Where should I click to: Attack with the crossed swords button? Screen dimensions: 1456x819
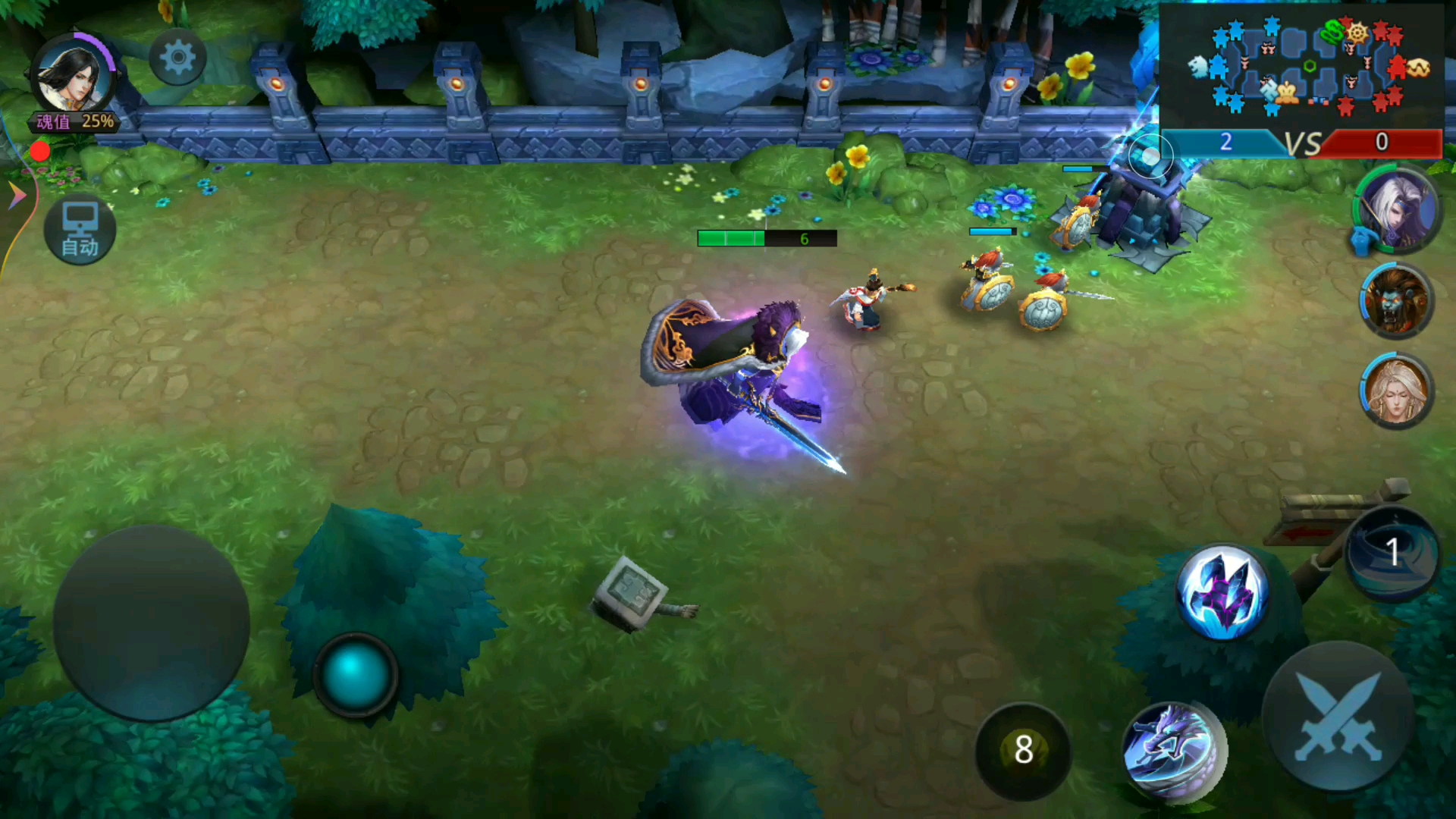(1338, 717)
